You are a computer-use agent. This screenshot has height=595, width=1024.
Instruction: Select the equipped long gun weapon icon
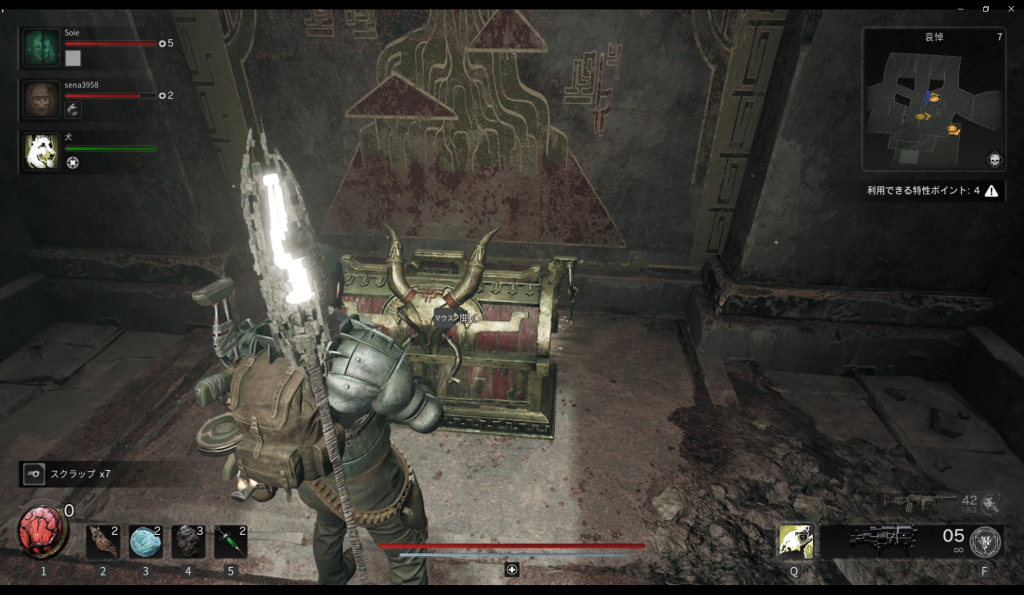pyautogui.click(x=884, y=539)
